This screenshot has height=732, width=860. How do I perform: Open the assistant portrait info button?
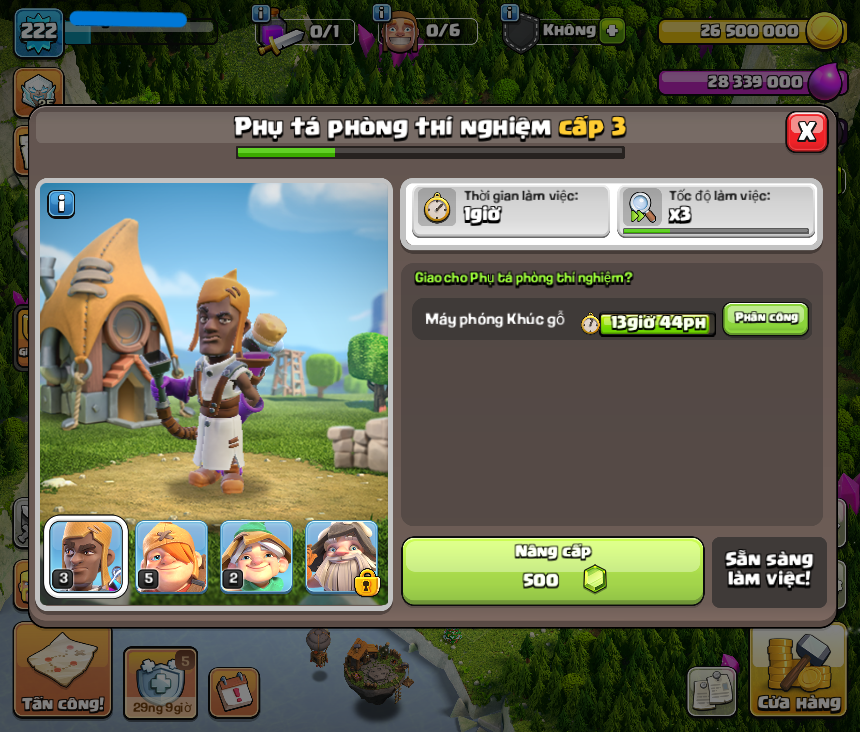pyautogui.click(x=61, y=204)
